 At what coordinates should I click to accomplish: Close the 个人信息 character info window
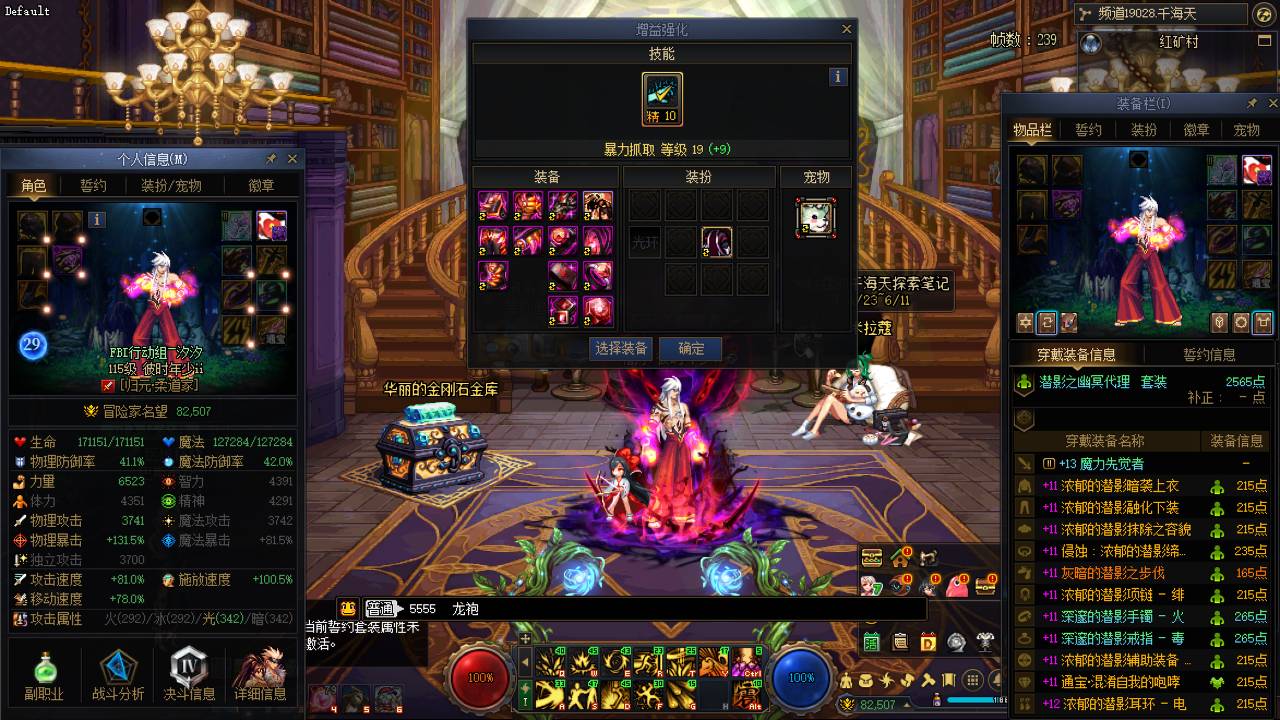click(x=292, y=159)
